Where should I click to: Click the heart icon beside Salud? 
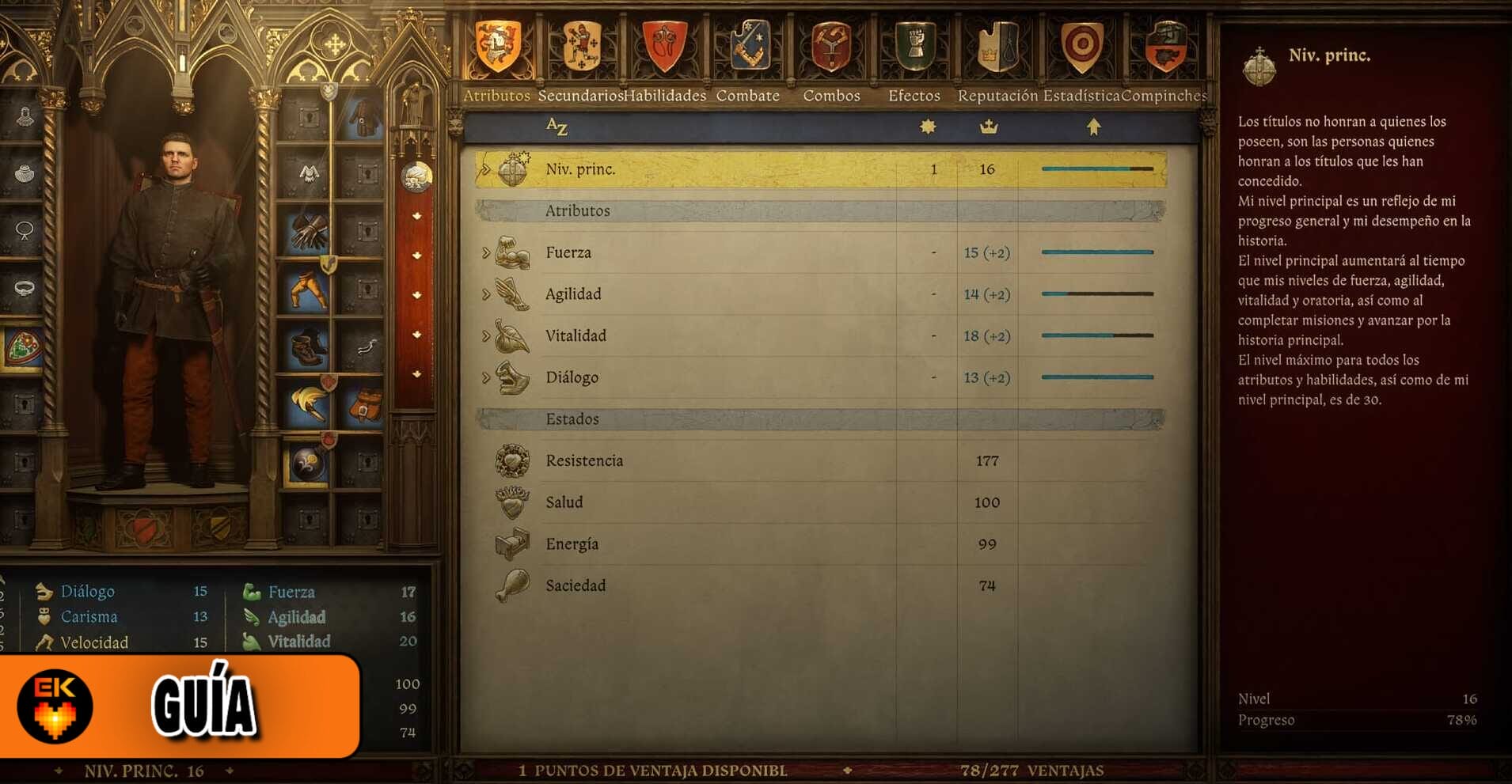(513, 502)
